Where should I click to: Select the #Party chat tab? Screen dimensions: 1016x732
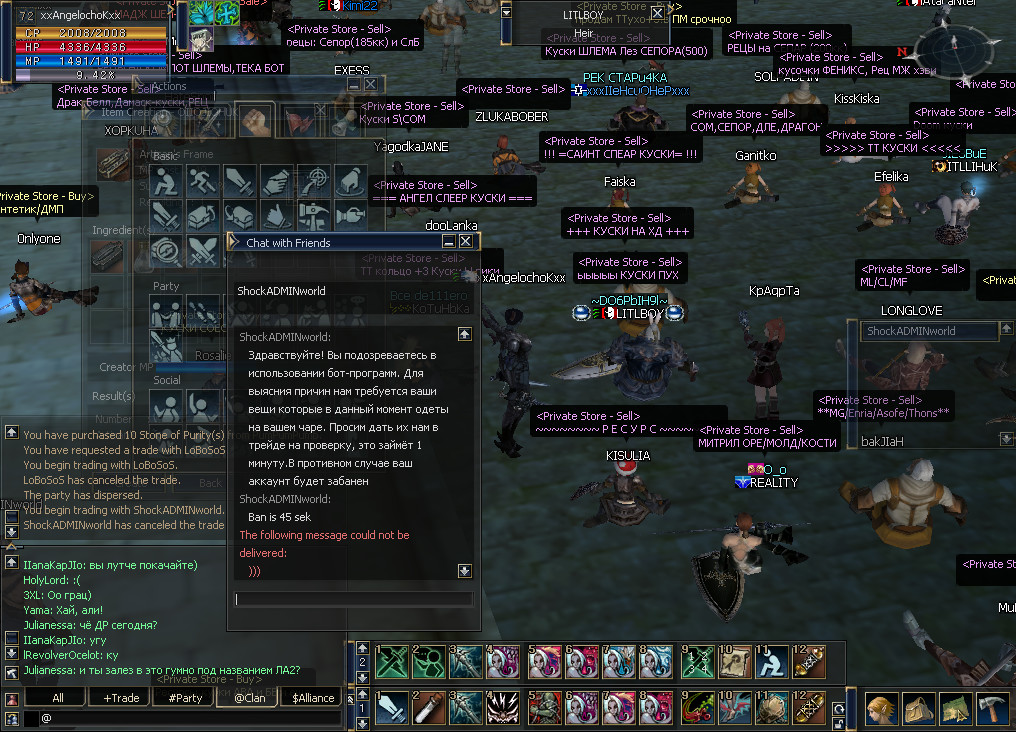click(x=185, y=698)
